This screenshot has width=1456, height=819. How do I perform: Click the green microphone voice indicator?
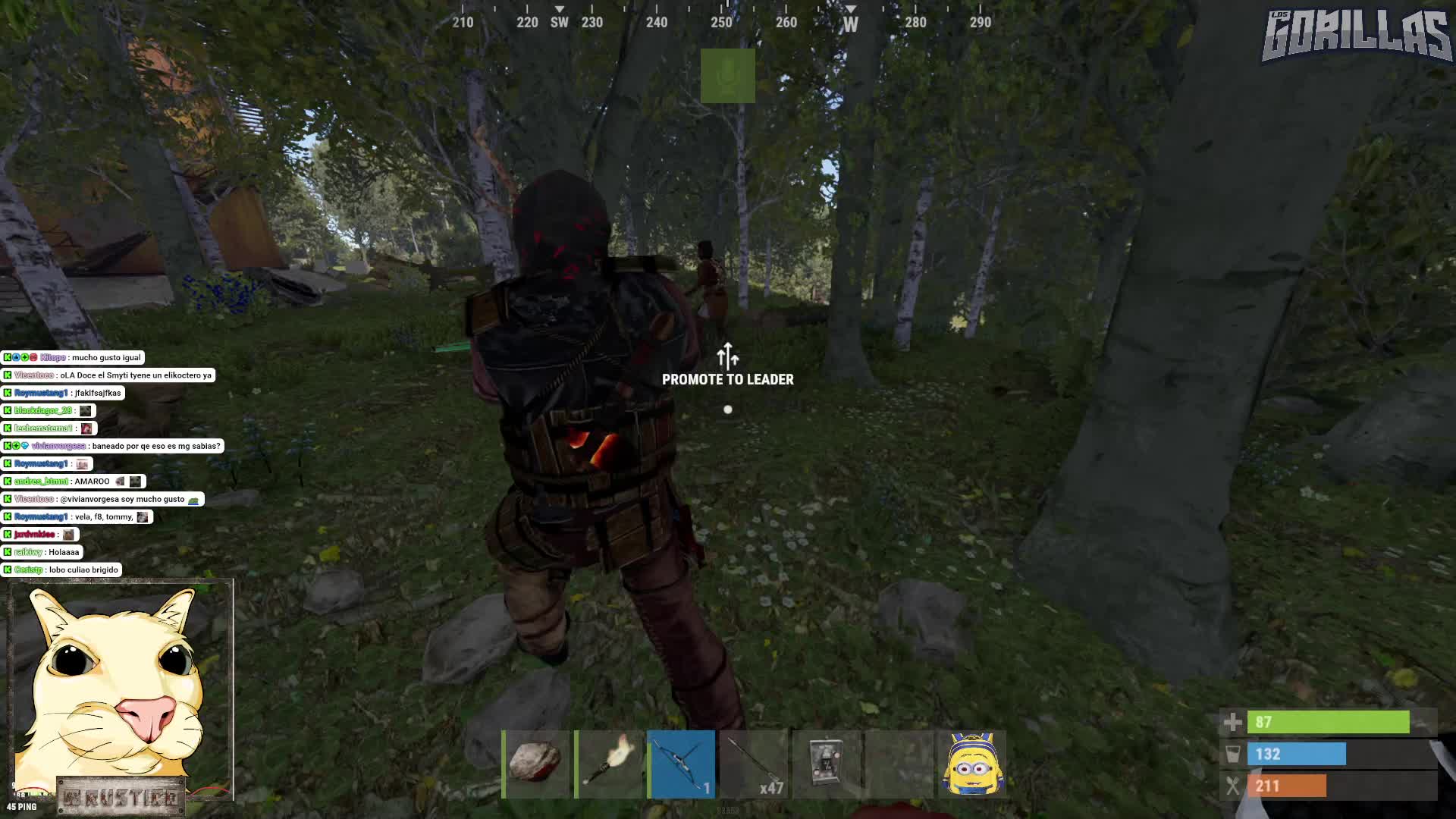click(x=727, y=76)
